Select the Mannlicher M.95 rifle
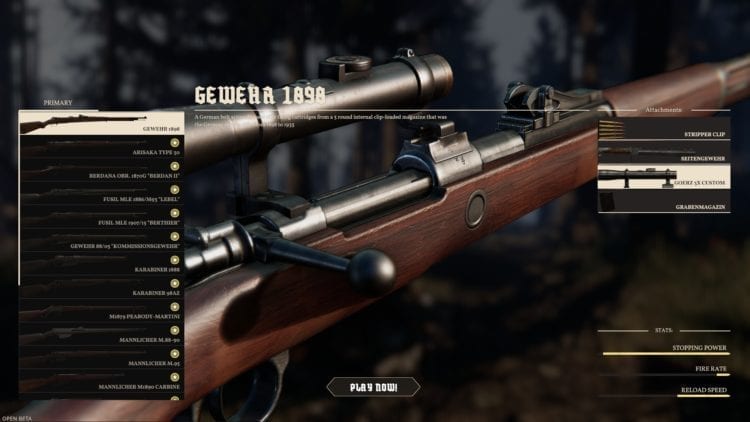 click(x=100, y=359)
